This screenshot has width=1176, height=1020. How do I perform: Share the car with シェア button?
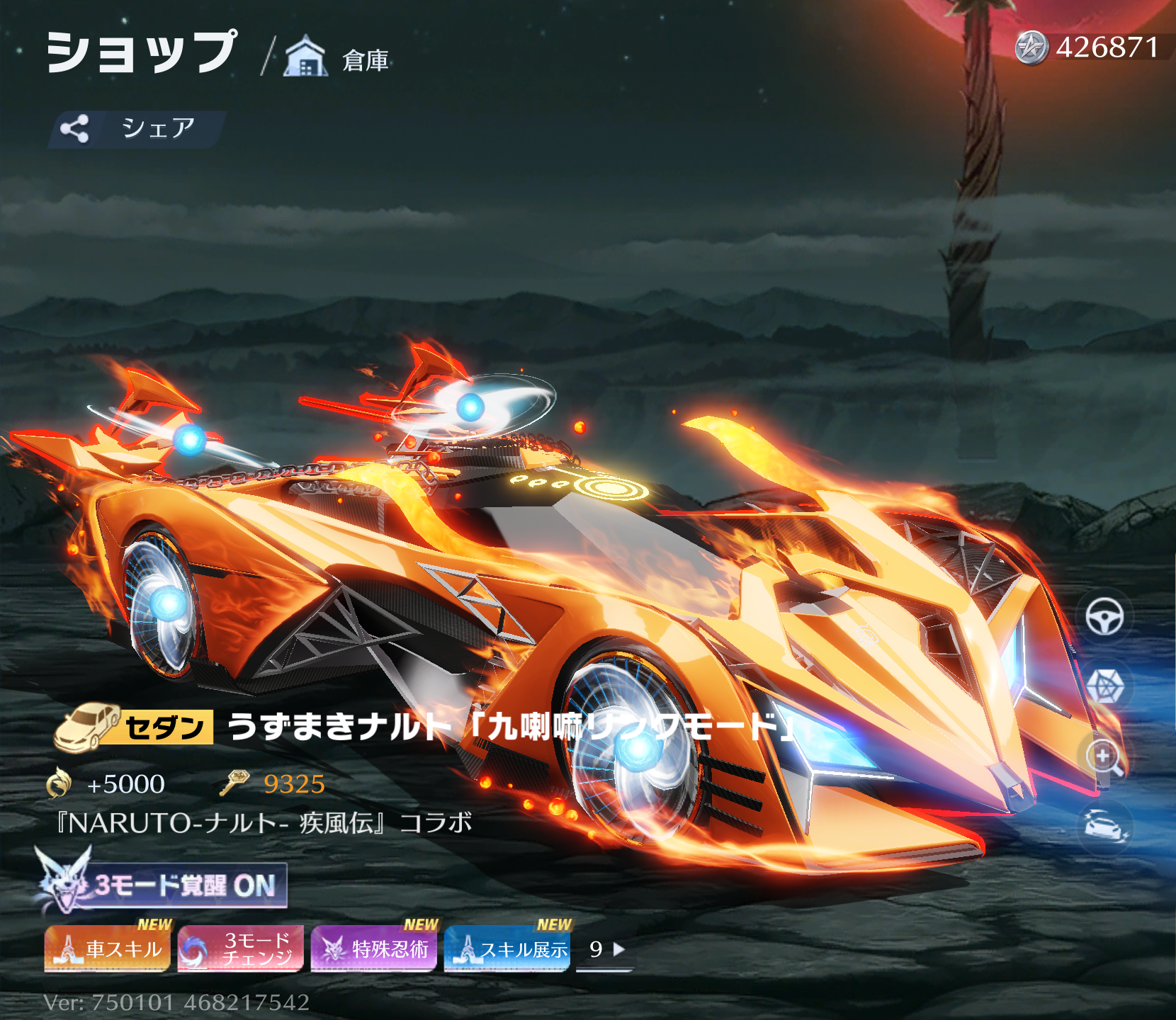136,128
